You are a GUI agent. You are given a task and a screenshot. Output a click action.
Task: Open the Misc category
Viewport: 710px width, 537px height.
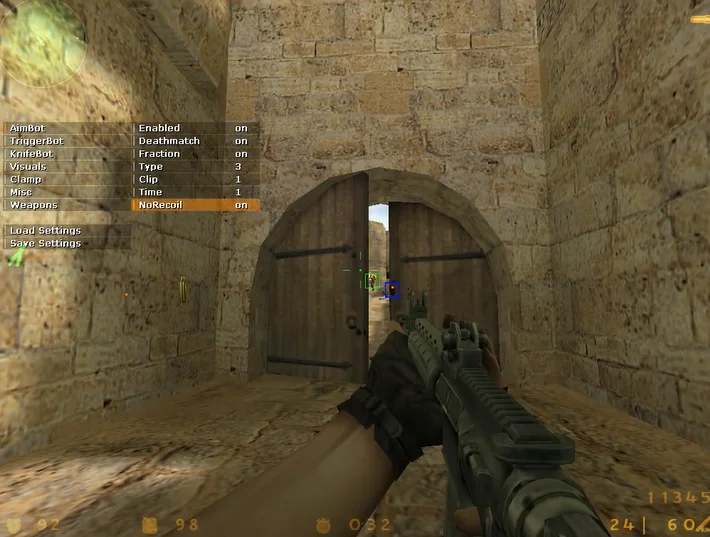coord(66,192)
